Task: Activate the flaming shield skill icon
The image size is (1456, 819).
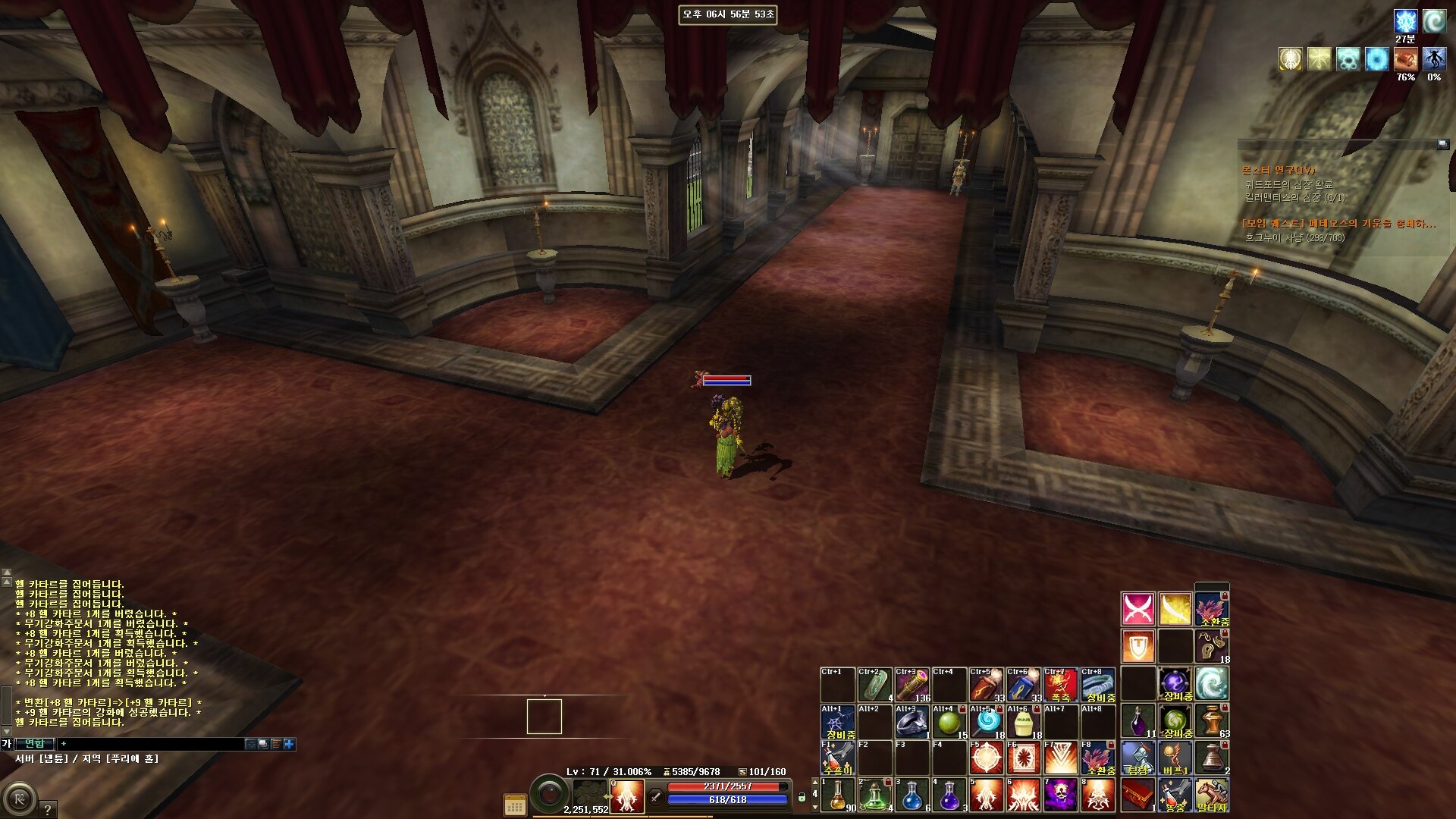Action: [x=1137, y=646]
